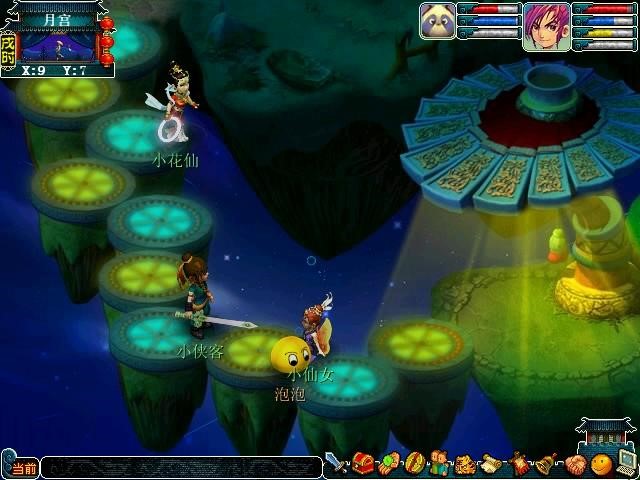Screen dimensions: 640x480
Task: Click the chat message bar
Action: 180,467
